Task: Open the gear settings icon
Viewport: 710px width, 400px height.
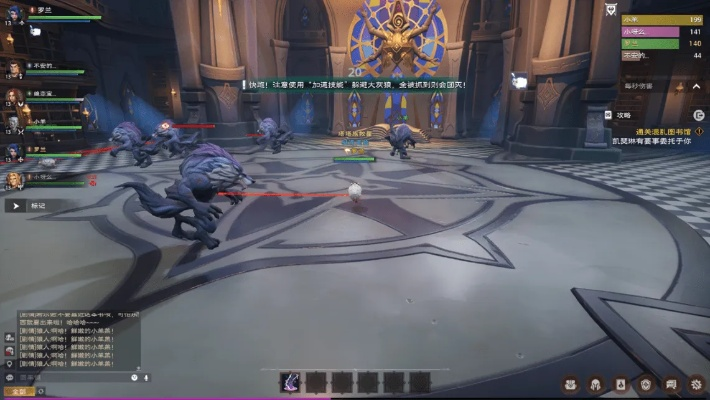Action: pyautogui.click(x=698, y=383)
